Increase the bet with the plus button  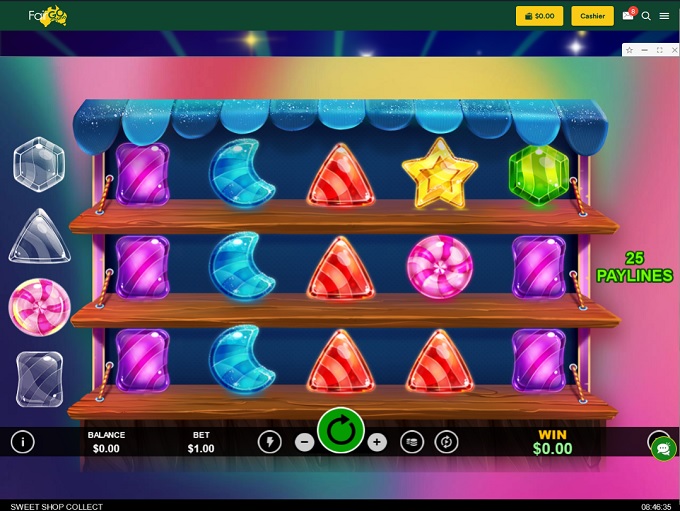pyautogui.click(x=377, y=442)
